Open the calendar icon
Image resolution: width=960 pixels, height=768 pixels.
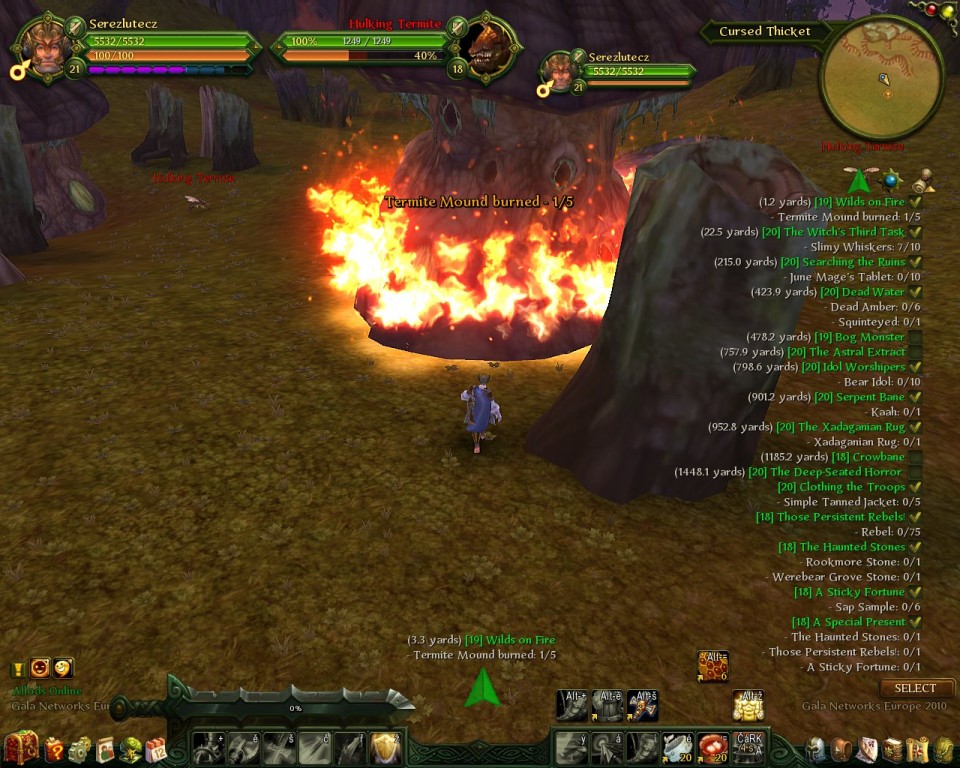point(155,749)
